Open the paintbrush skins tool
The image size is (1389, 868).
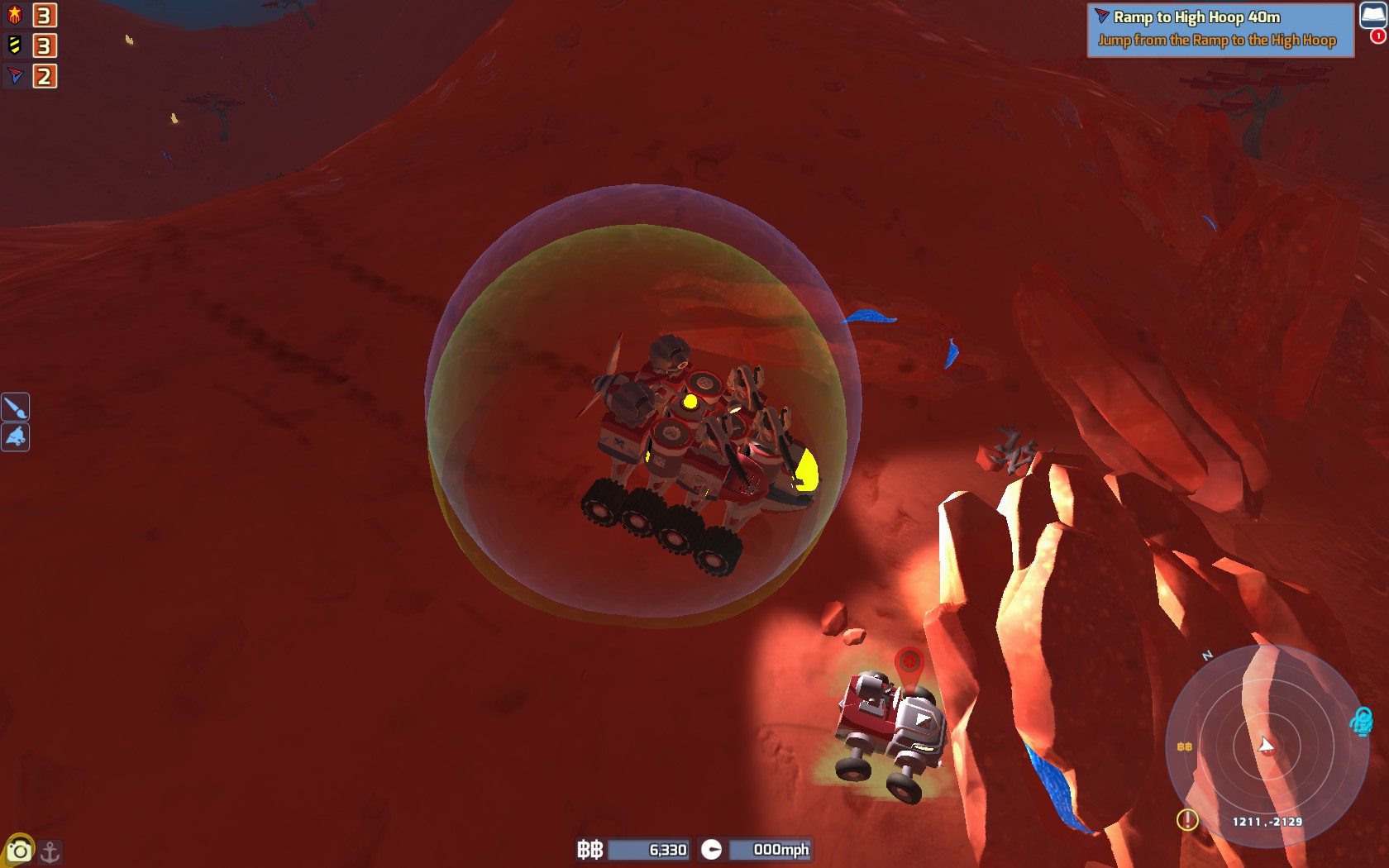tap(15, 406)
